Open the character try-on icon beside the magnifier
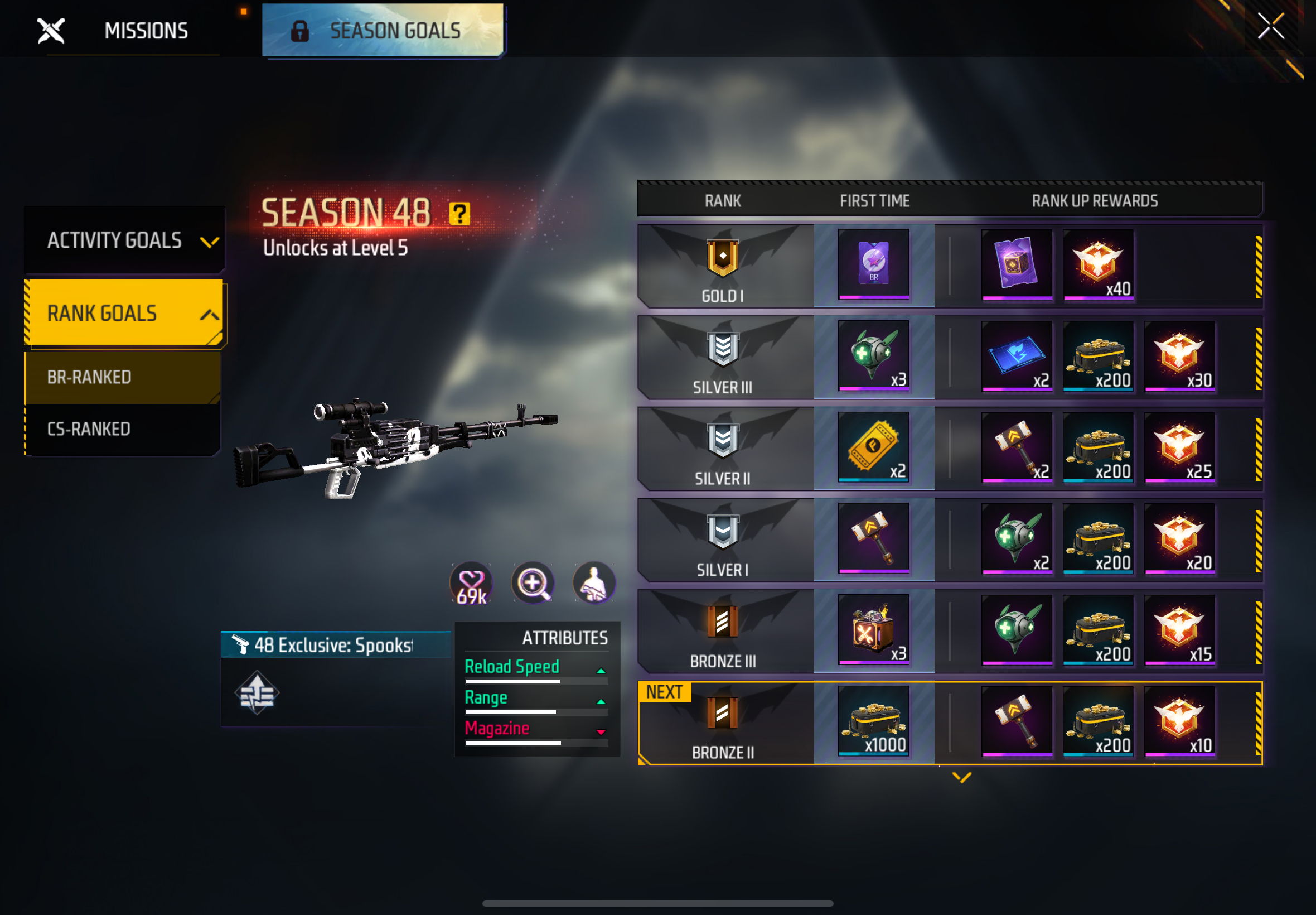Viewport: 1316px width, 915px height. [594, 582]
